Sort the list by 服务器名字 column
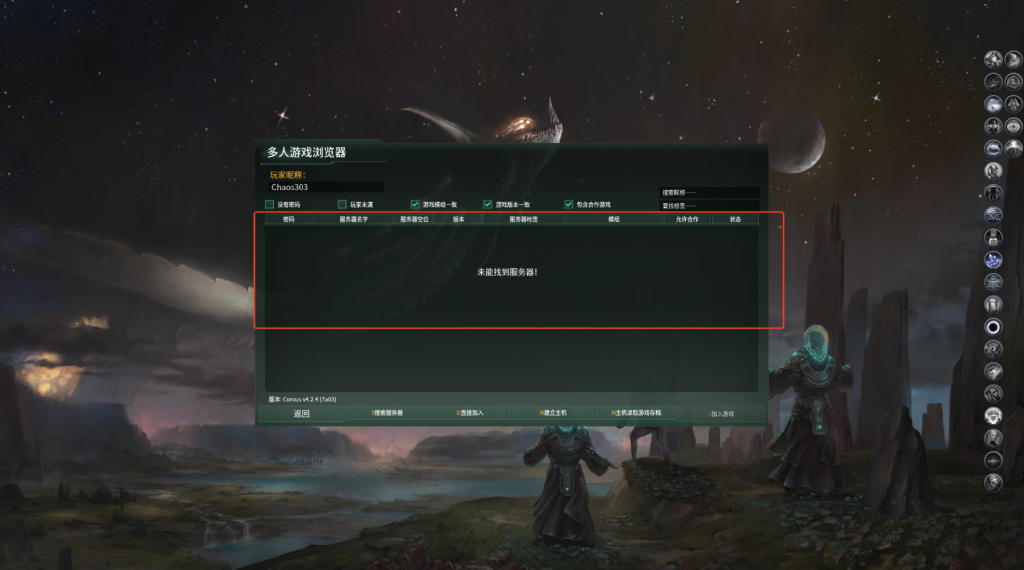 click(x=354, y=219)
